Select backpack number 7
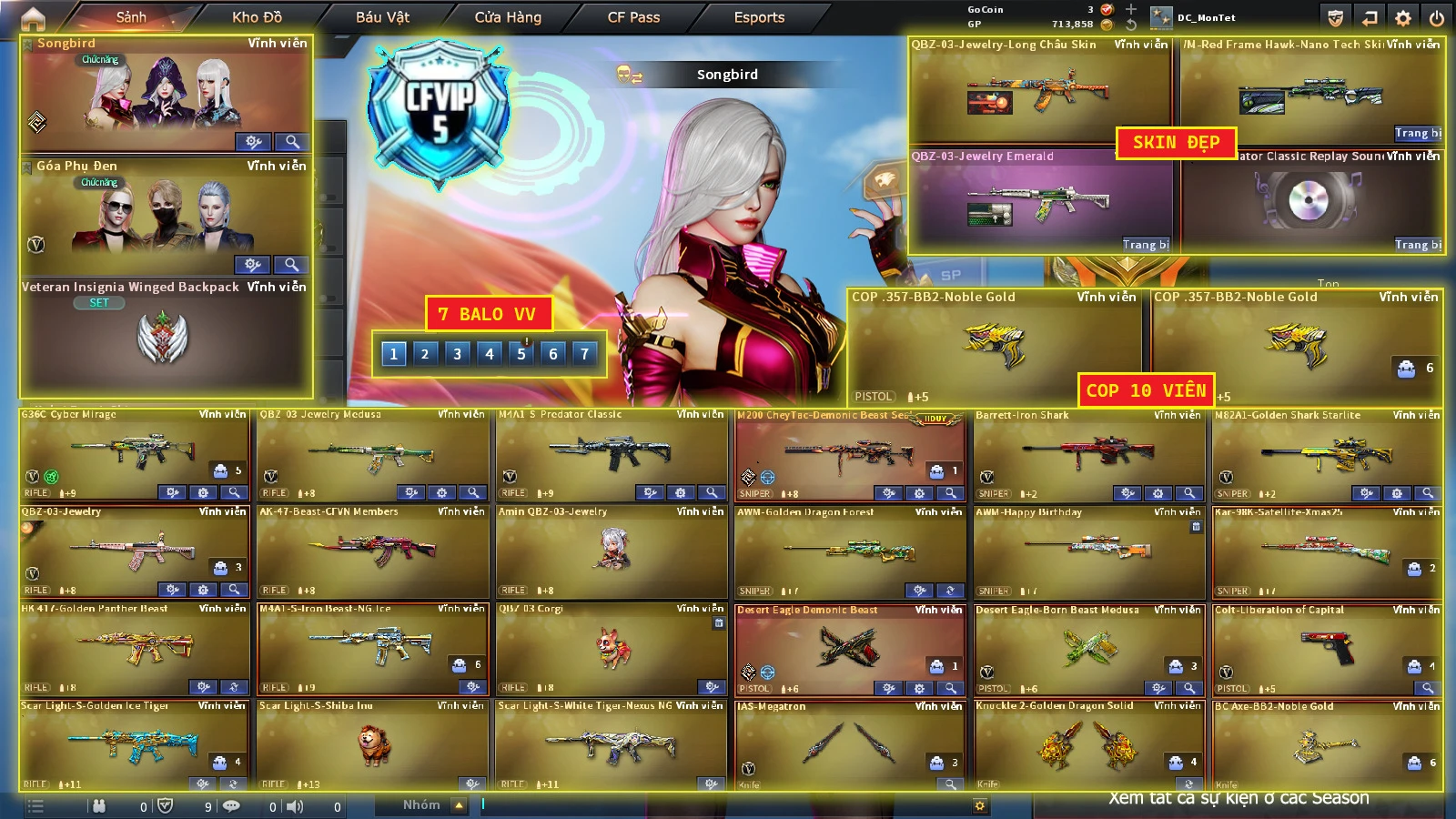This screenshot has height=819, width=1456. pos(585,354)
